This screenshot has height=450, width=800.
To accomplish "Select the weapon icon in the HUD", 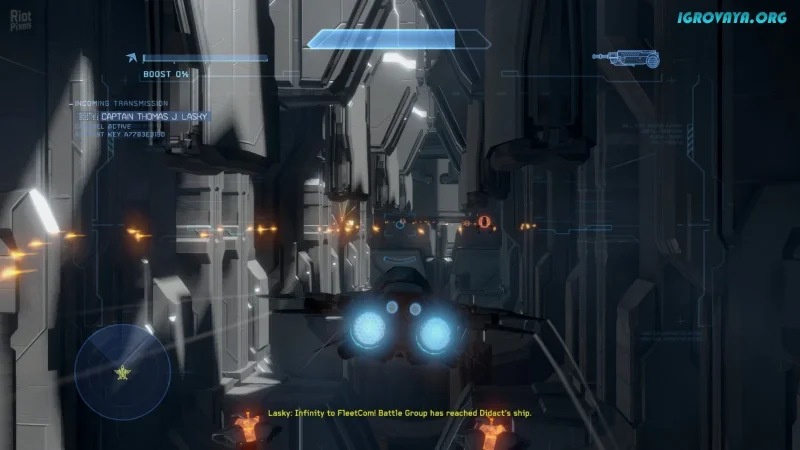I will (626, 58).
